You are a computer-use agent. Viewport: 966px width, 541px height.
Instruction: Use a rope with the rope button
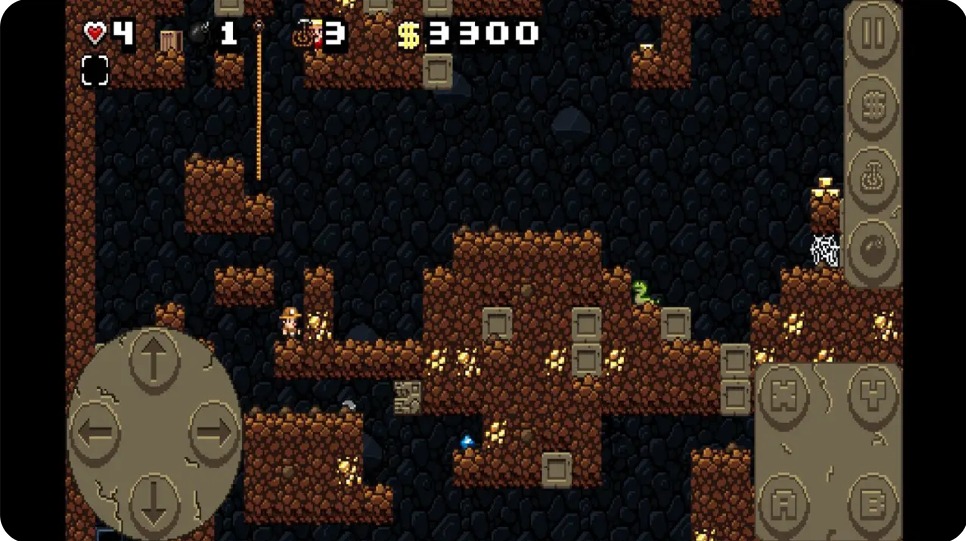pyautogui.click(x=873, y=176)
